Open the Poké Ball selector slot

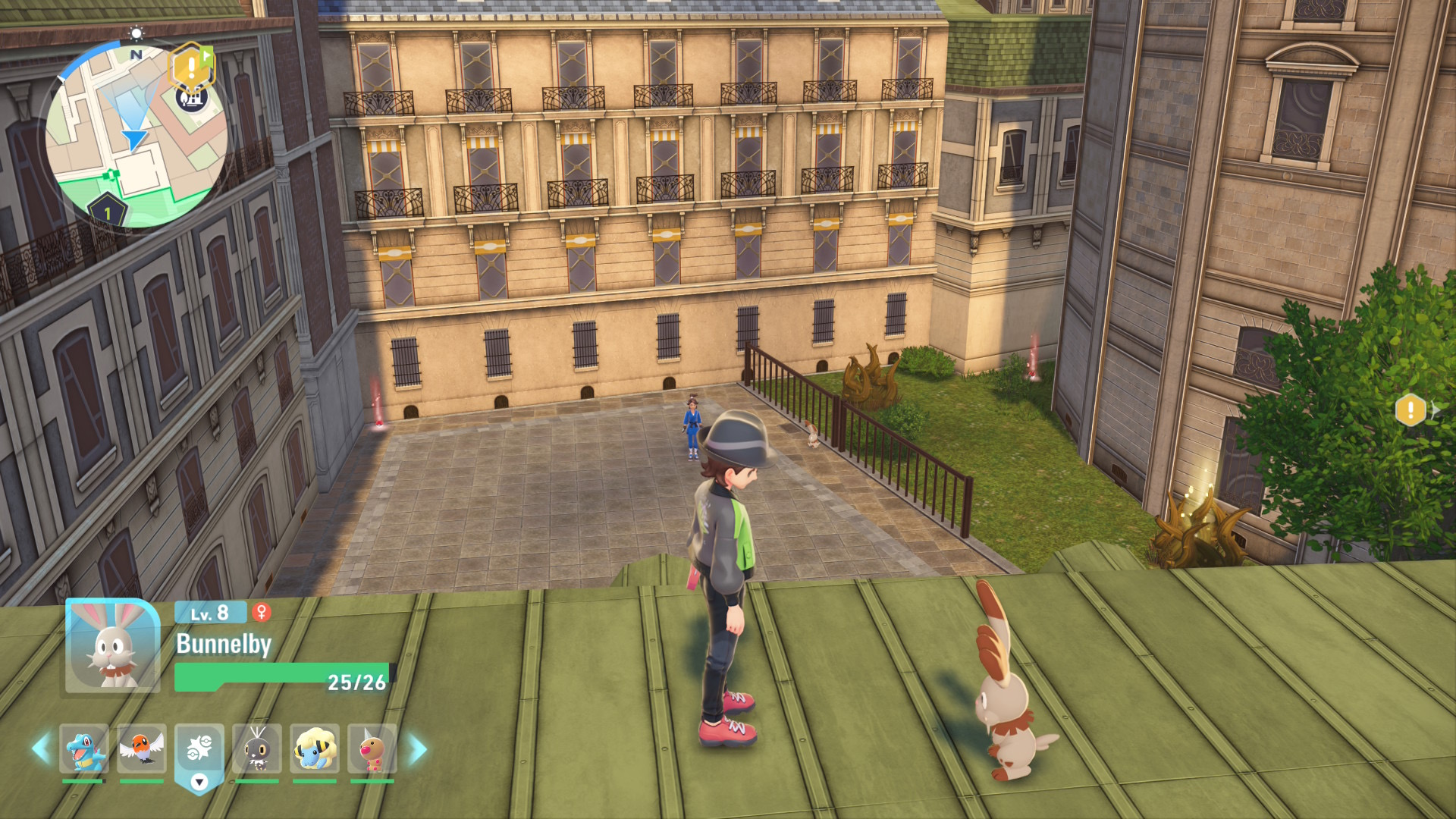199,751
